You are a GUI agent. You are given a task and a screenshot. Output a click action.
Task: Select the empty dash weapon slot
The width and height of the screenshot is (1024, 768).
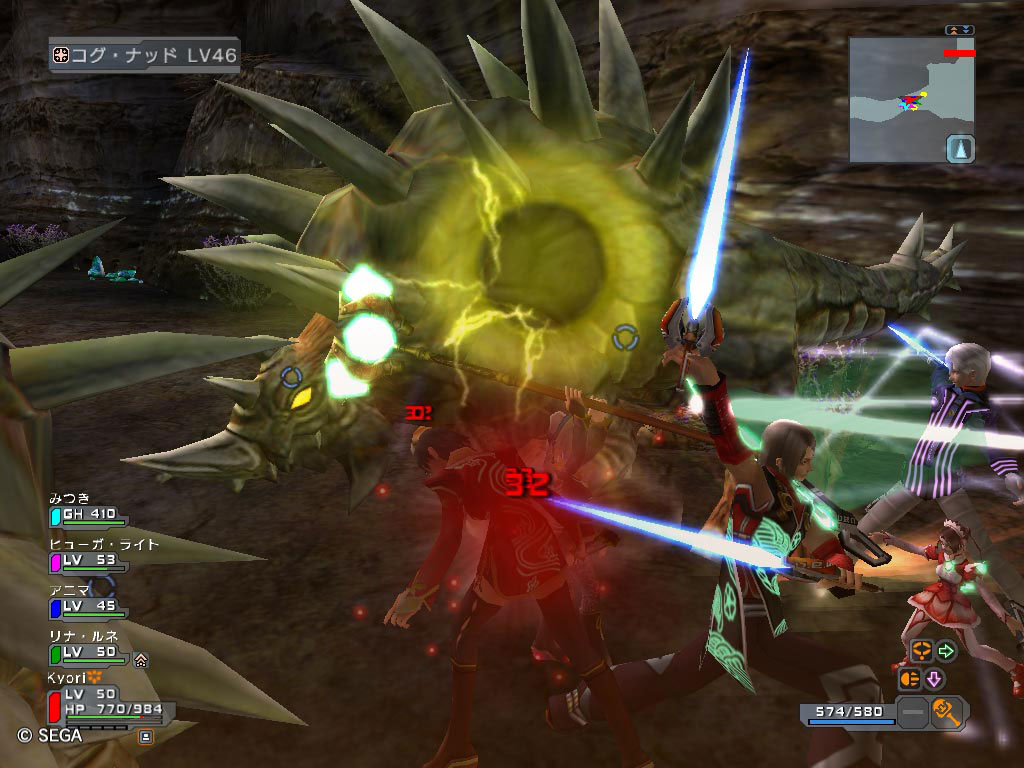(912, 713)
